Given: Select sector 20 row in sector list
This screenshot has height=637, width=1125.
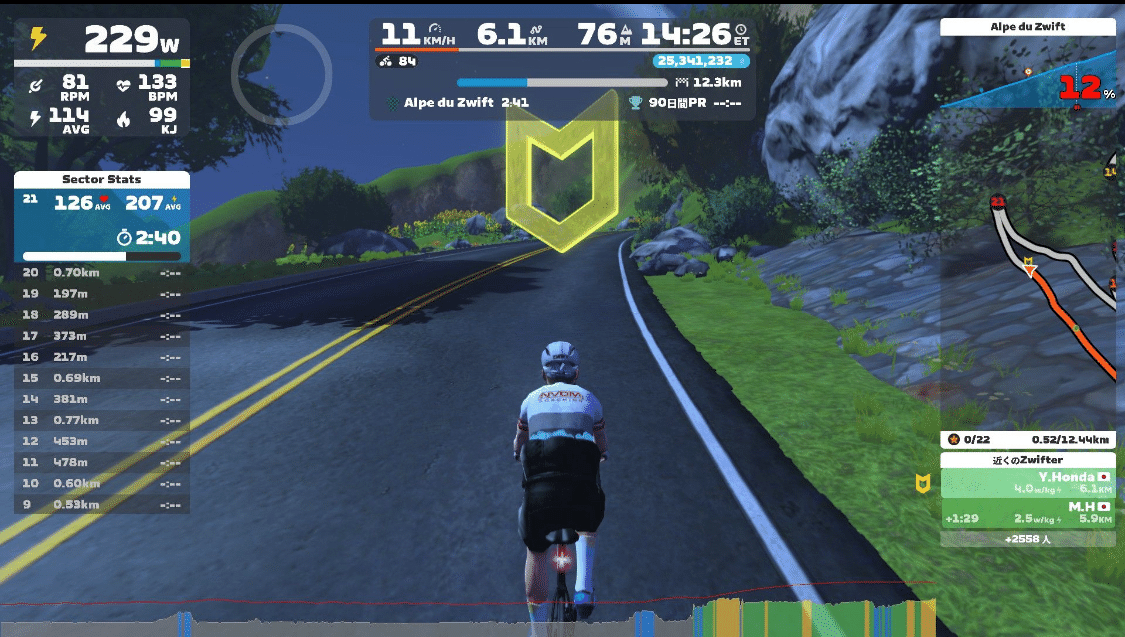Looking at the screenshot, I should tap(101, 272).
